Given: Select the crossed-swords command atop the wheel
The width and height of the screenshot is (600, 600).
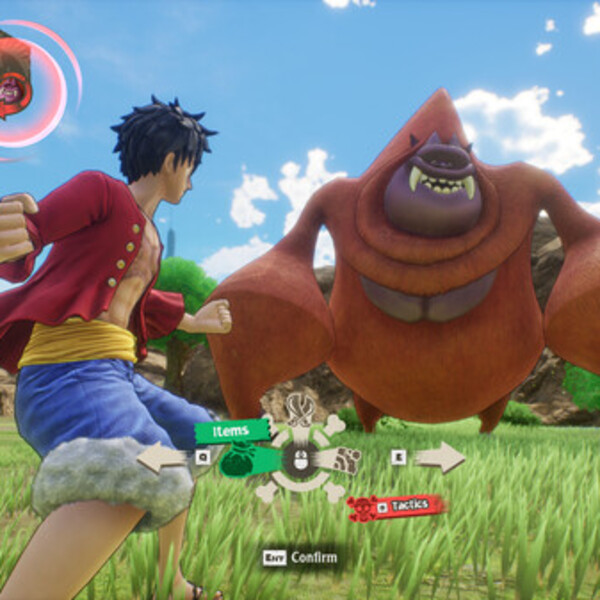Looking at the screenshot, I should [x=299, y=410].
